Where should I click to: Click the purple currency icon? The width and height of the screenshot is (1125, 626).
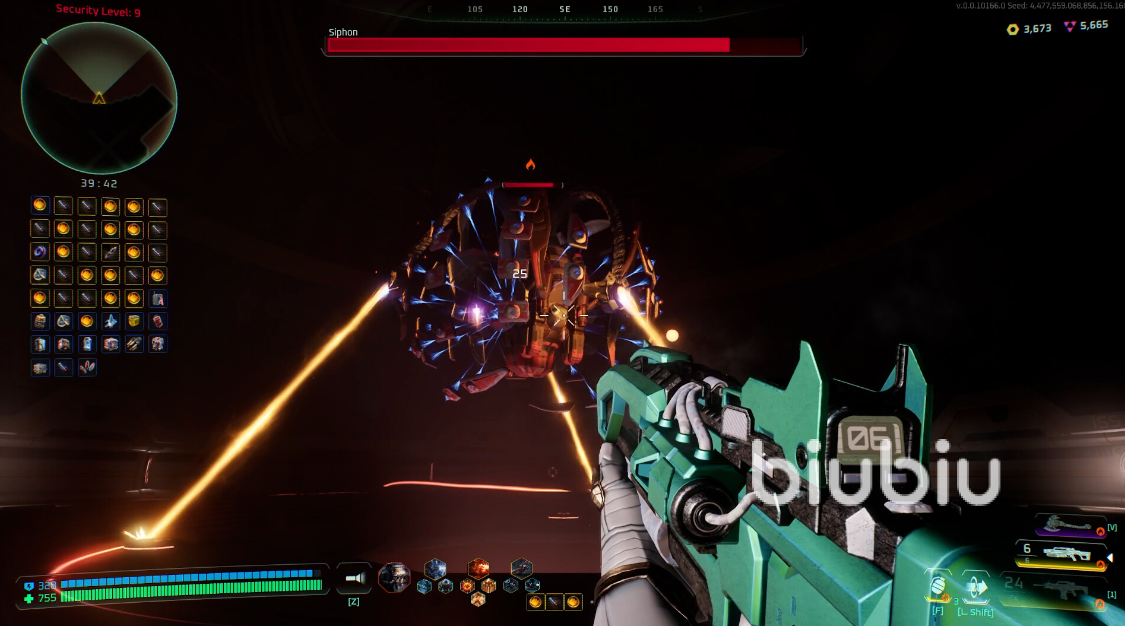click(x=1069, y=27)
